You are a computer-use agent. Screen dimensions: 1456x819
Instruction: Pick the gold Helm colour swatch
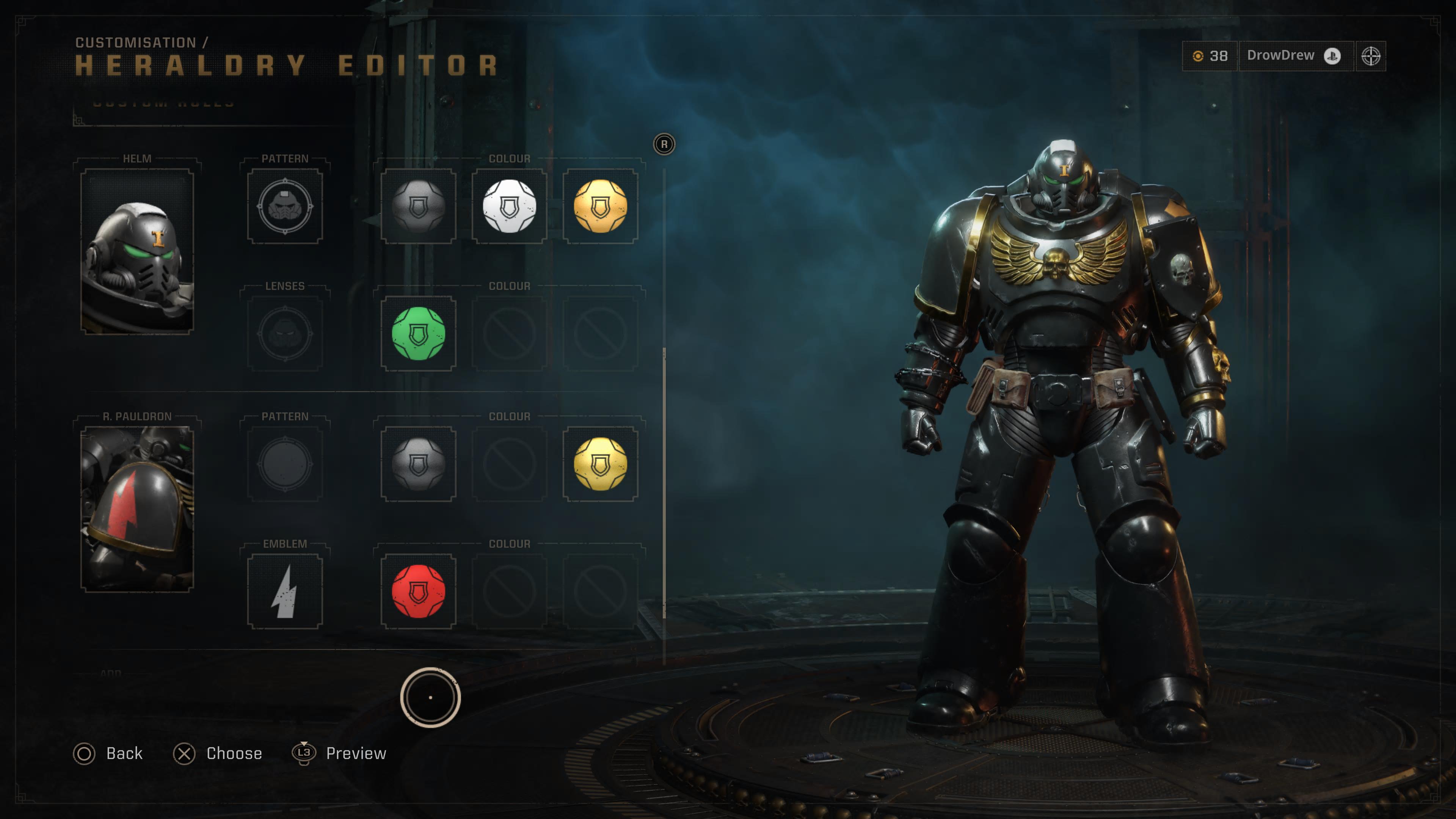pyautogui.click(x=600, y=206)
